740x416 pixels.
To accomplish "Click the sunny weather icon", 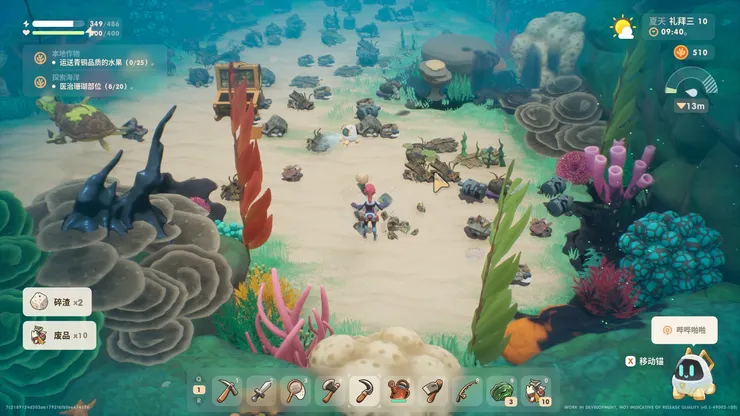I will (623, 27).
